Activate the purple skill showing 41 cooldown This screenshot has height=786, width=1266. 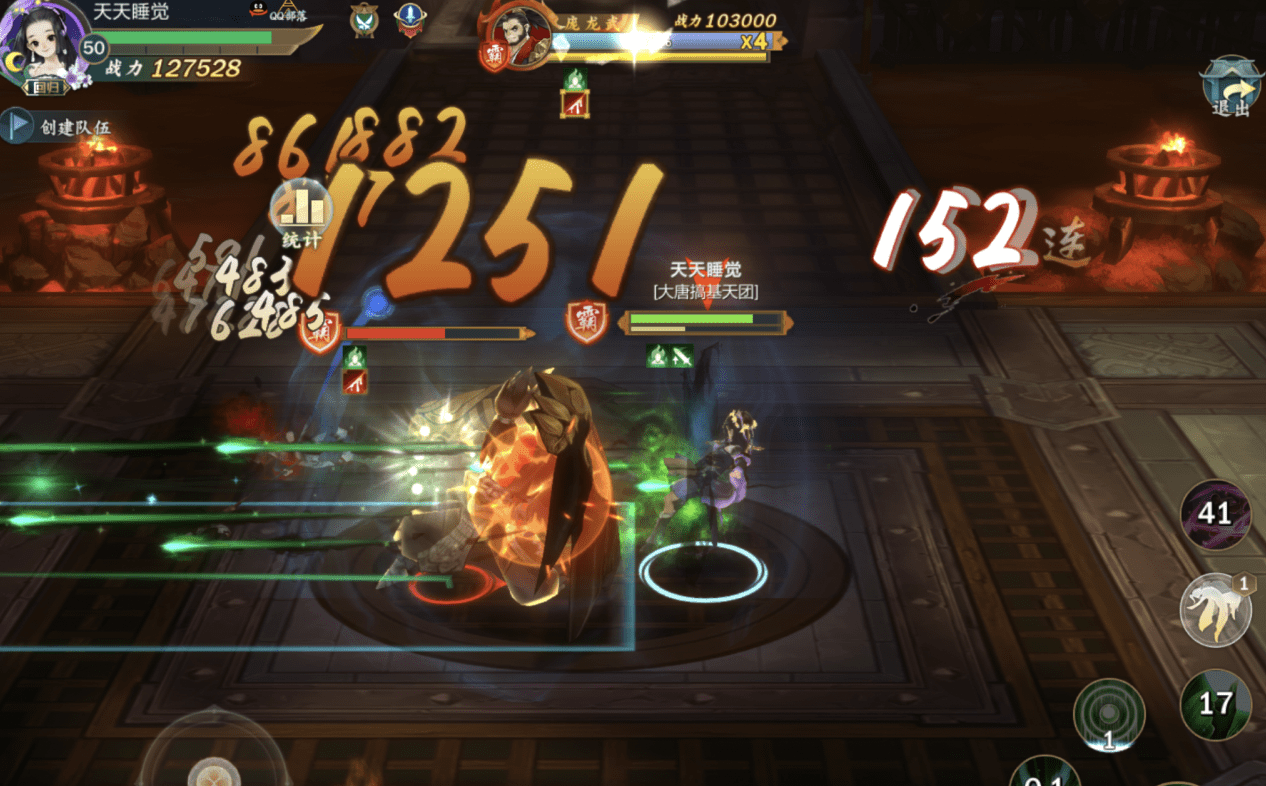tap(1215, 514)
